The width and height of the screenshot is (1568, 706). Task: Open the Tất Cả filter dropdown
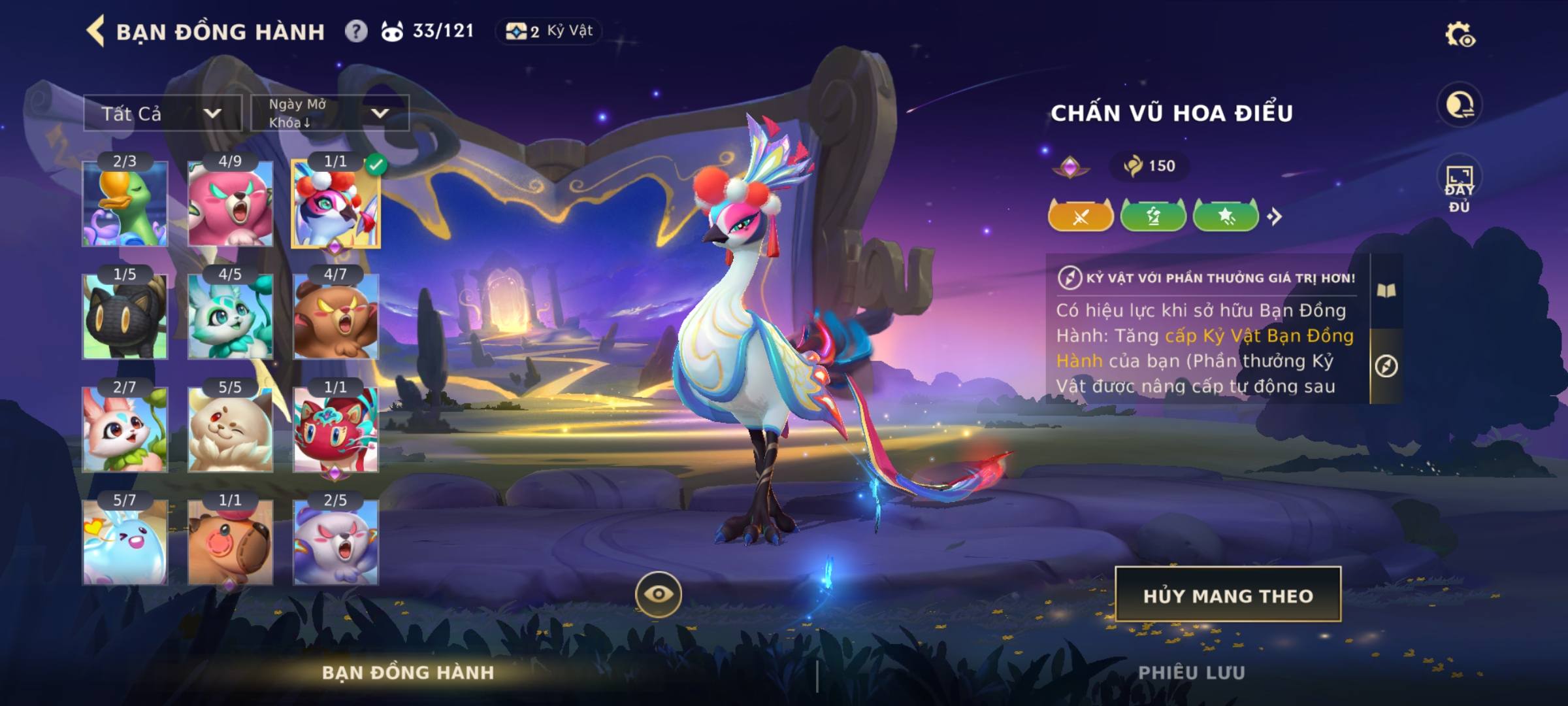click(162, 113)
